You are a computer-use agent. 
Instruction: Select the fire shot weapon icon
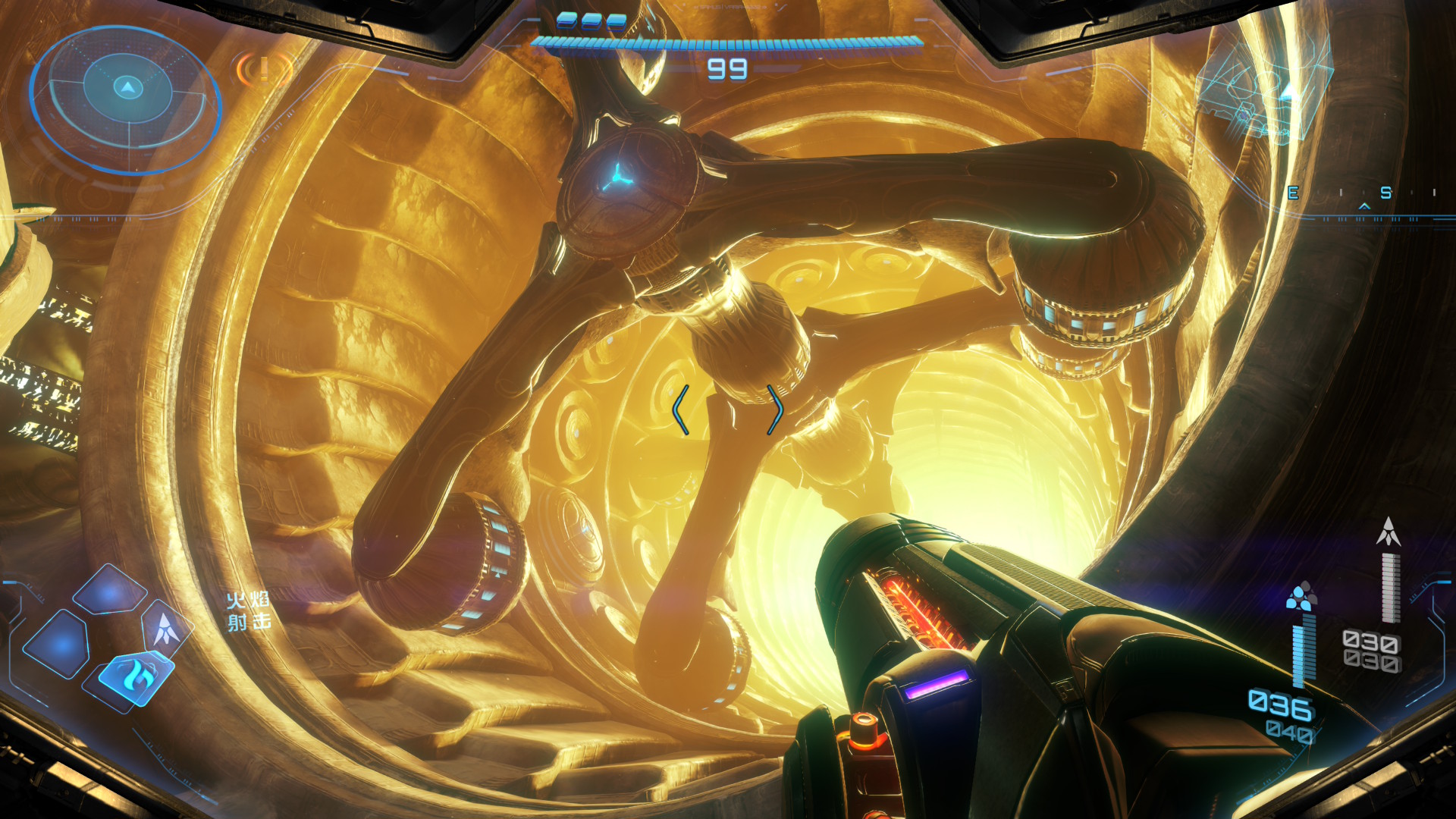tap(136, 676)
